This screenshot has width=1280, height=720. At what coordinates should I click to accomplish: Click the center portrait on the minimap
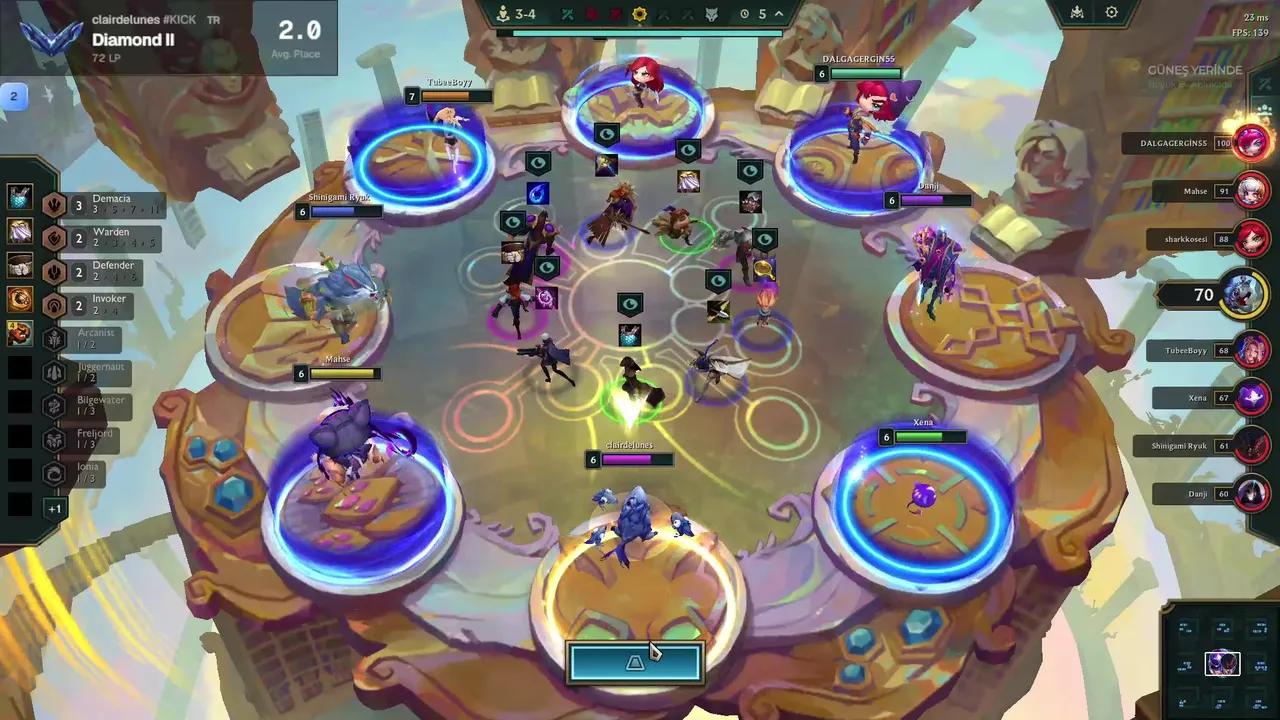point(1221,663)
